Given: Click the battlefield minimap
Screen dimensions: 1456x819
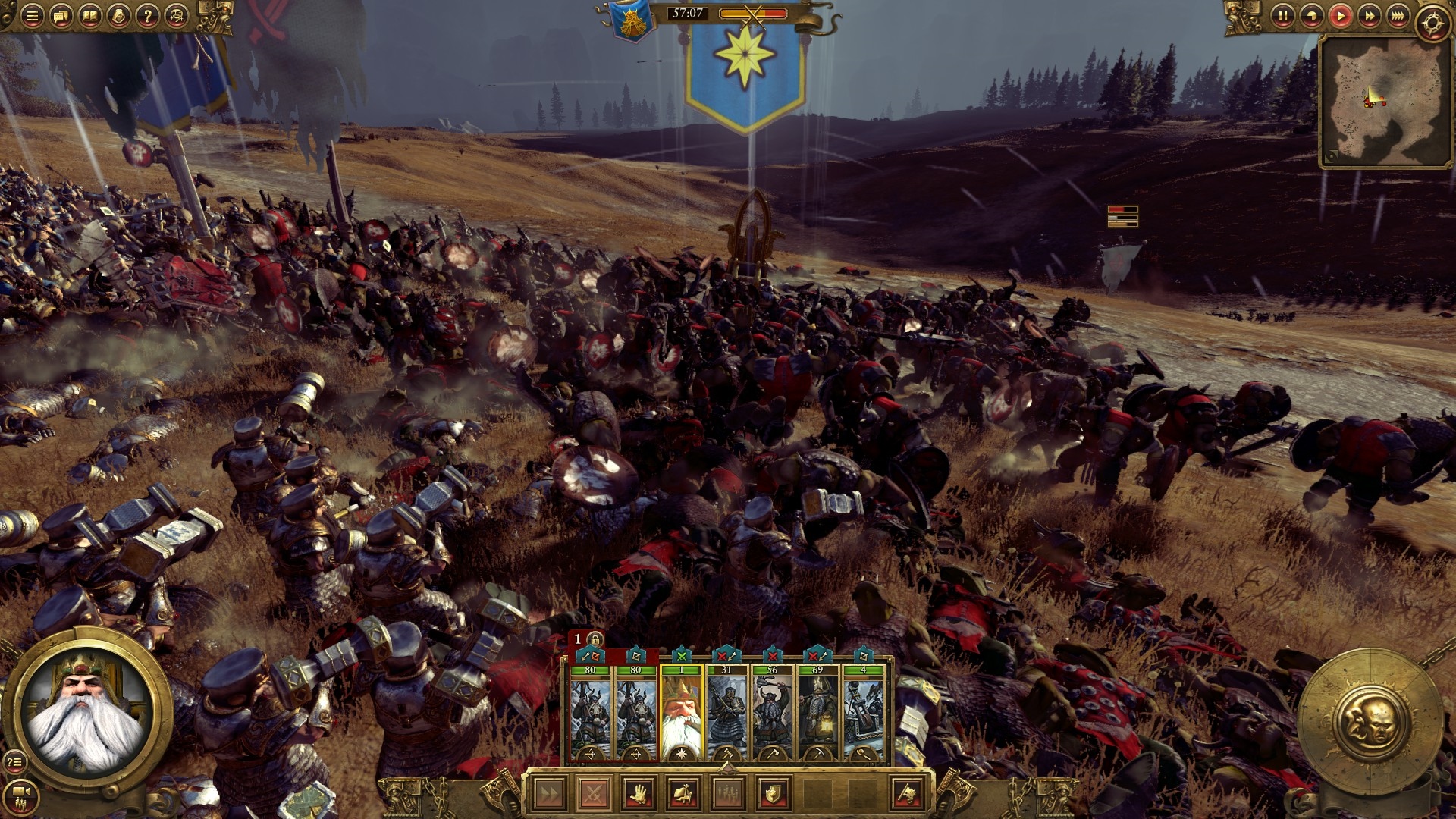Looking at the screenshot, I should [x=1379, y=101].
